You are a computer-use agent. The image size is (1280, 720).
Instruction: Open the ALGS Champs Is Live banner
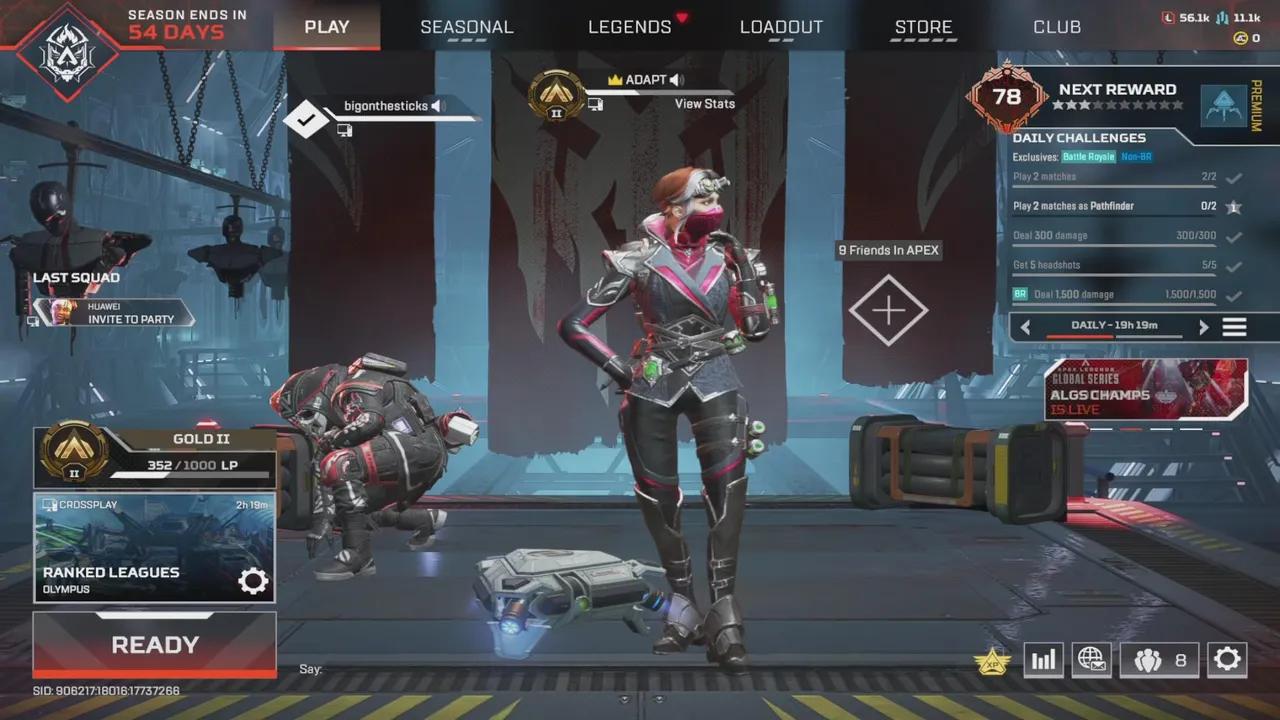1146,390
